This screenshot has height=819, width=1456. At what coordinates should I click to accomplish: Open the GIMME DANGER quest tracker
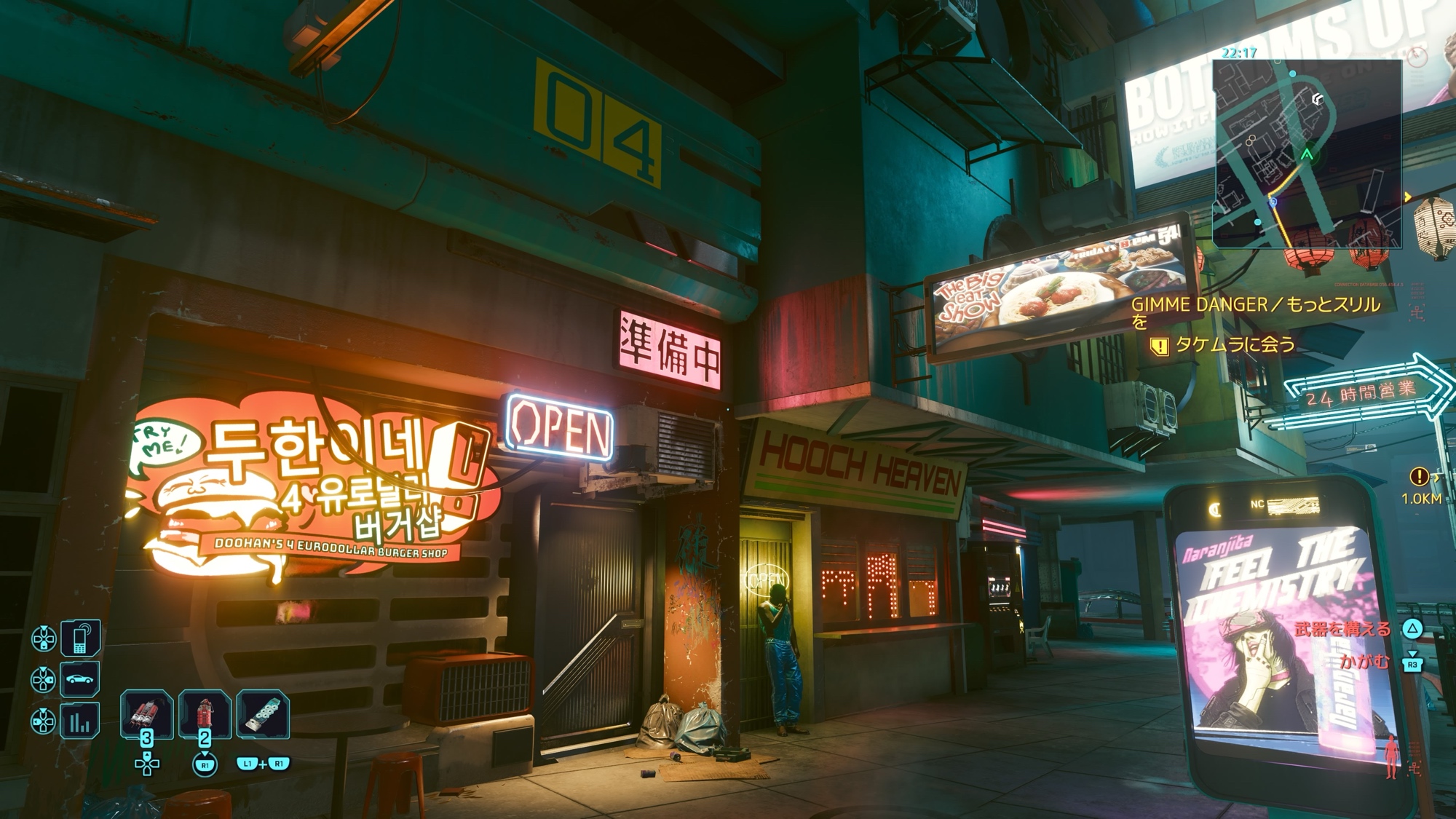1255,306
